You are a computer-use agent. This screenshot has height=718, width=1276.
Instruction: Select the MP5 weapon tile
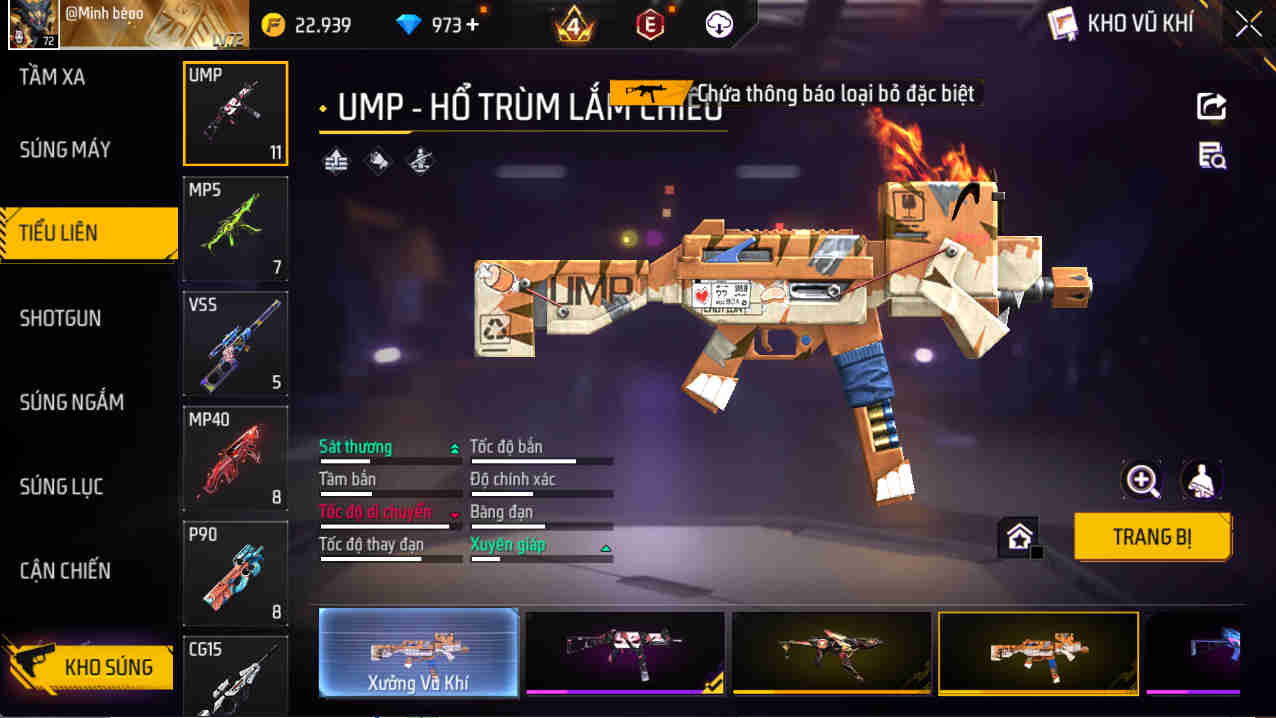pos(235,228)
